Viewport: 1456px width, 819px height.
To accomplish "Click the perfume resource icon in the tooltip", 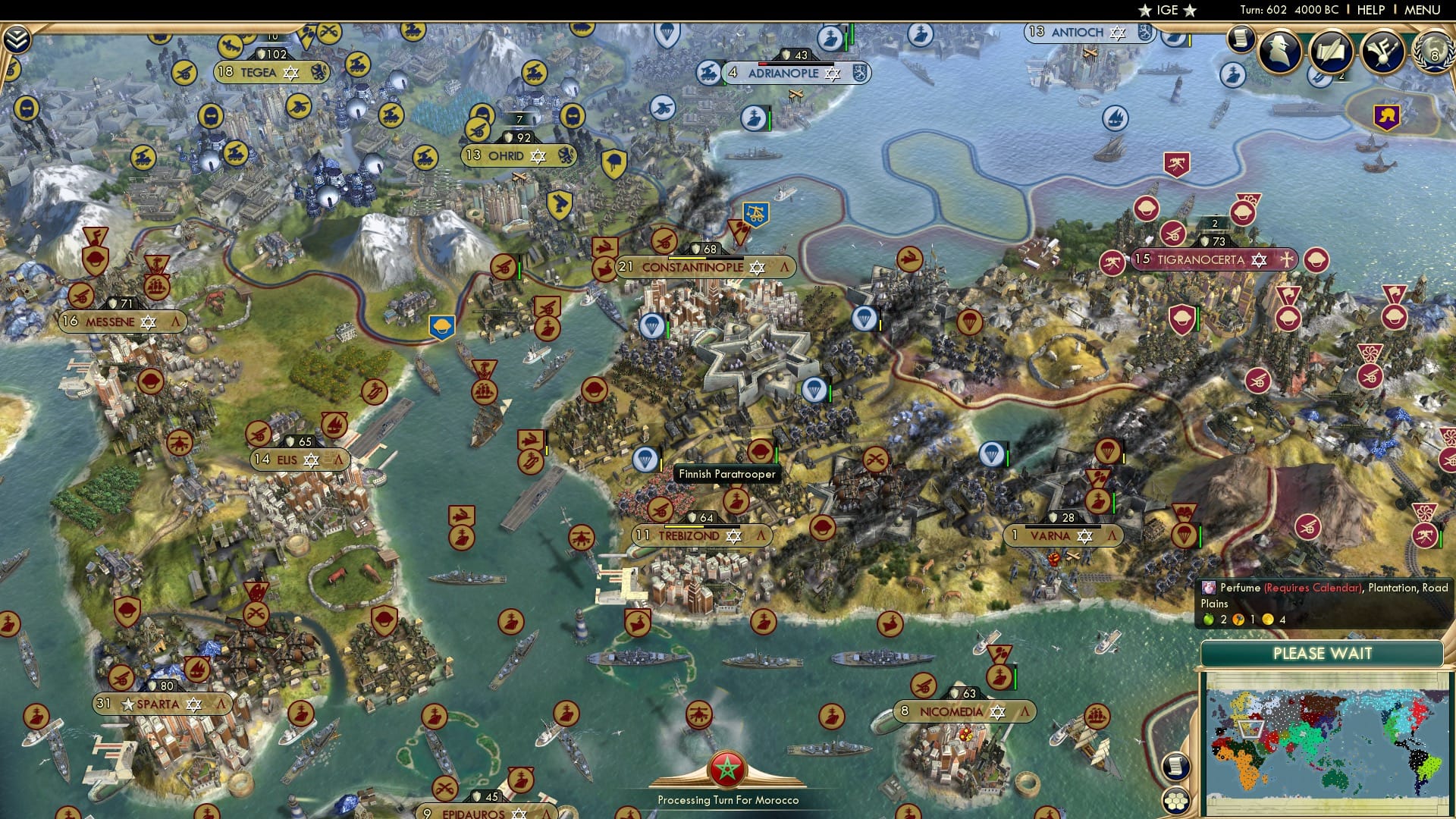I will [1210, 586].
